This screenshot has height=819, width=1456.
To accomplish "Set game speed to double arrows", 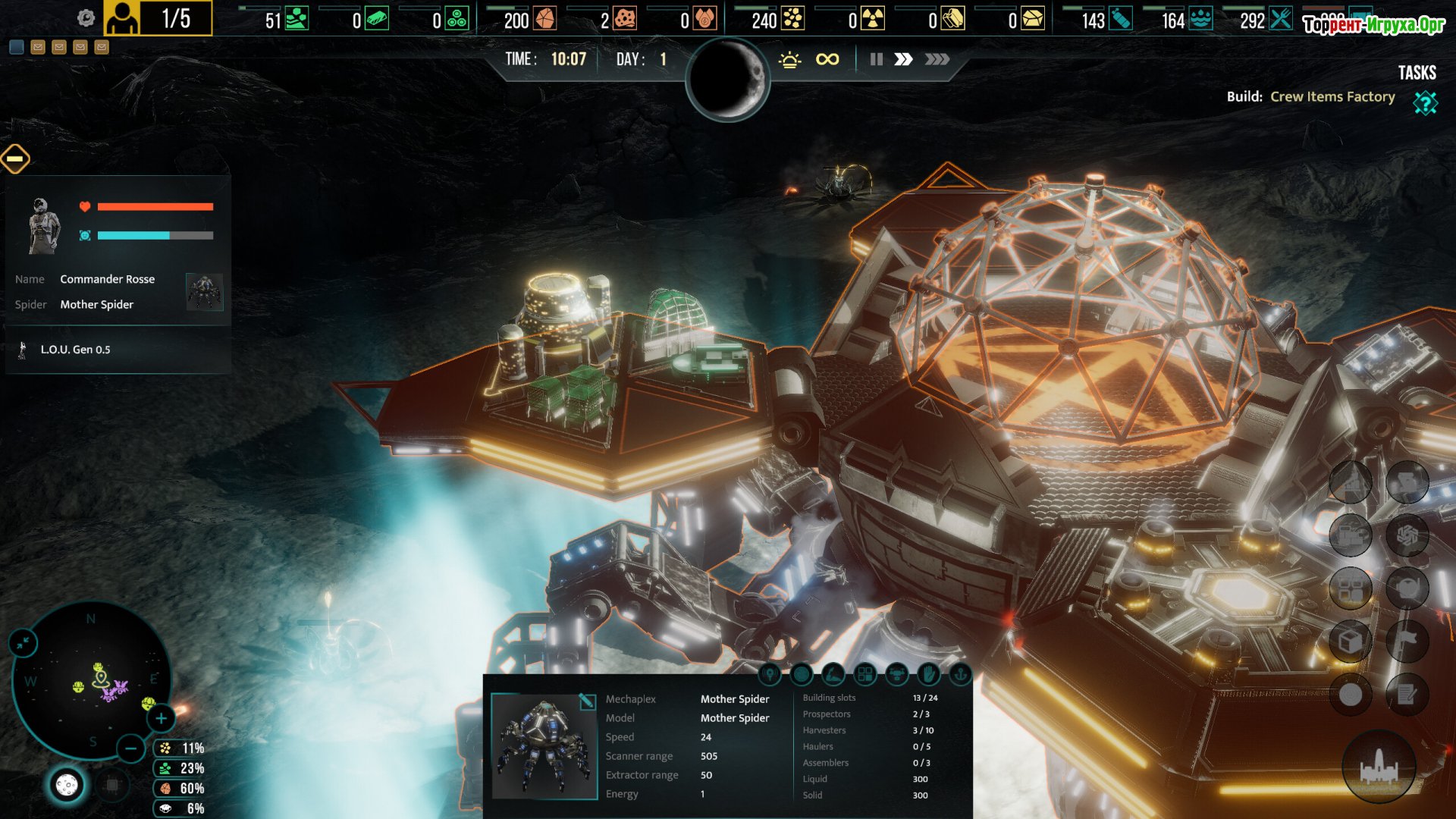I will tap(903, 59).
